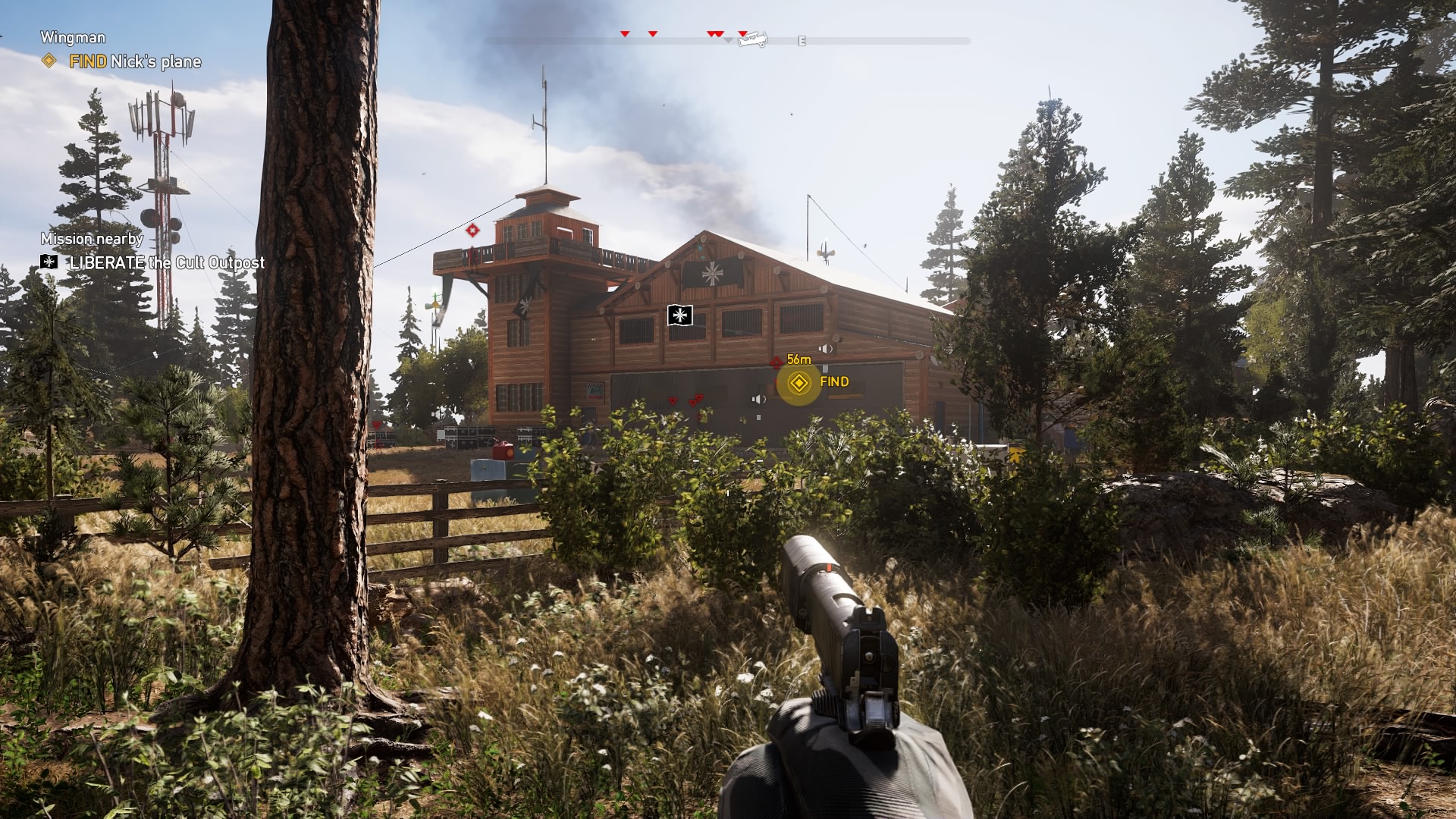
Task: Click the LIBERATE the Cult Outpost text
Action: tap(166, 265)
